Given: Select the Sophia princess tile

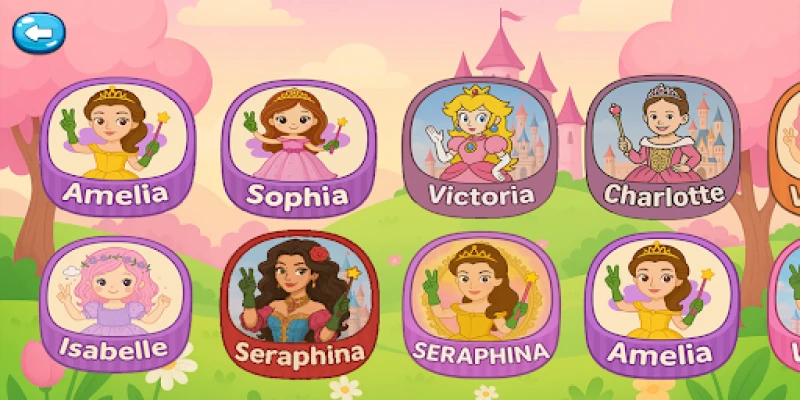Looking at the screenshot, I should (297, 147).
